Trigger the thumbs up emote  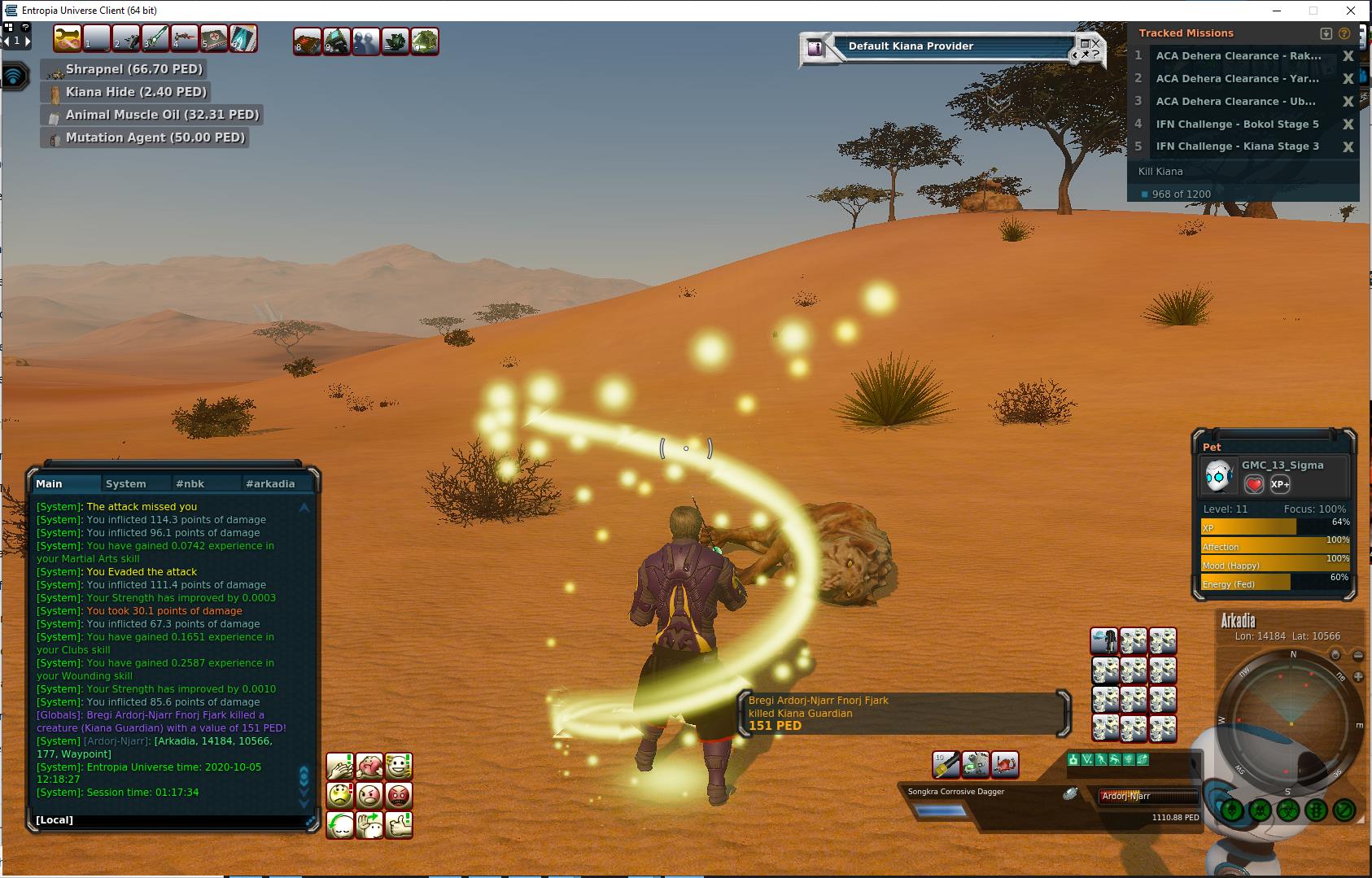click(399, 824)
